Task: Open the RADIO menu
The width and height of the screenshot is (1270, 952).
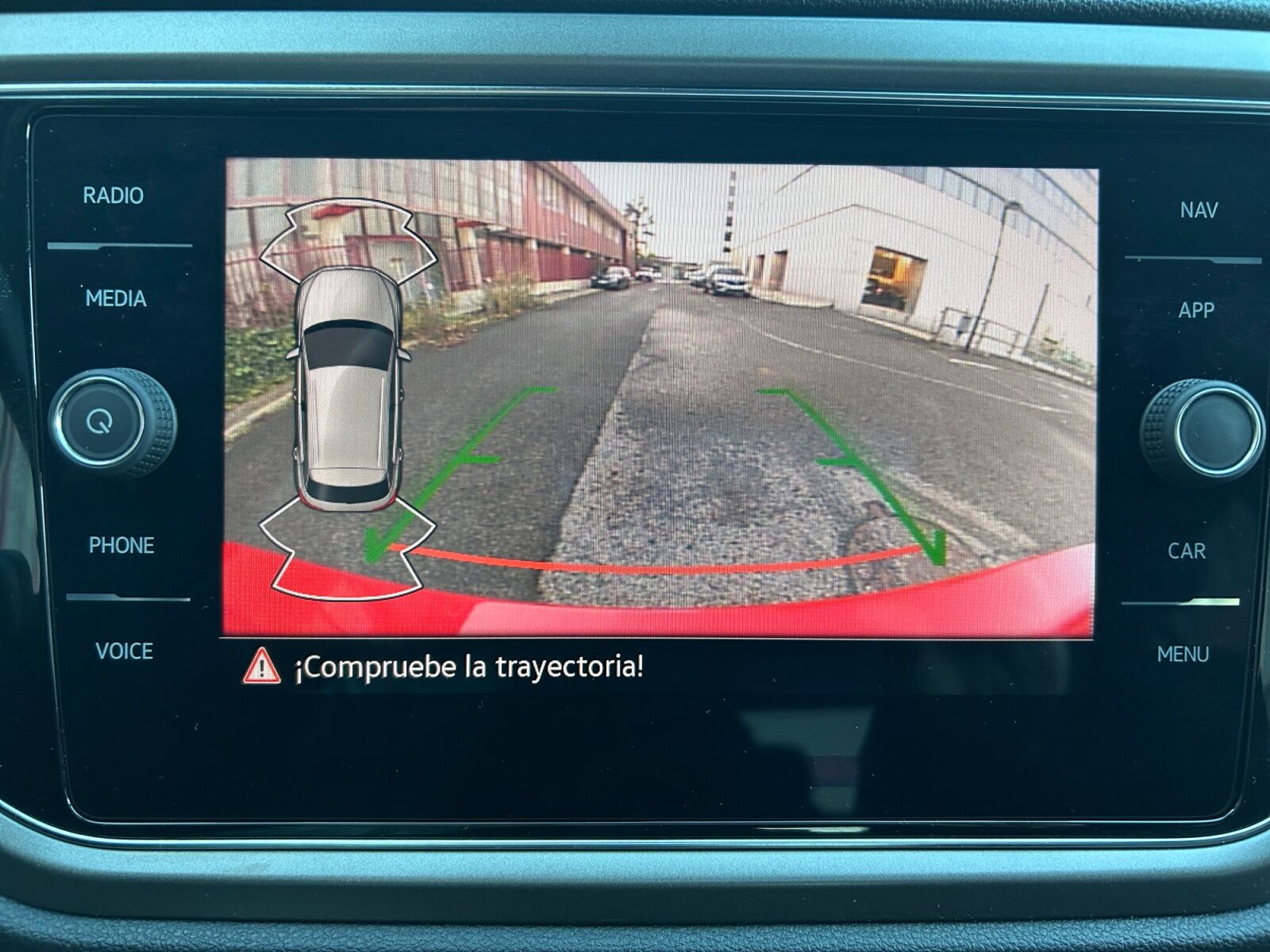Action: pyautogui.click(x=114, y=196)
